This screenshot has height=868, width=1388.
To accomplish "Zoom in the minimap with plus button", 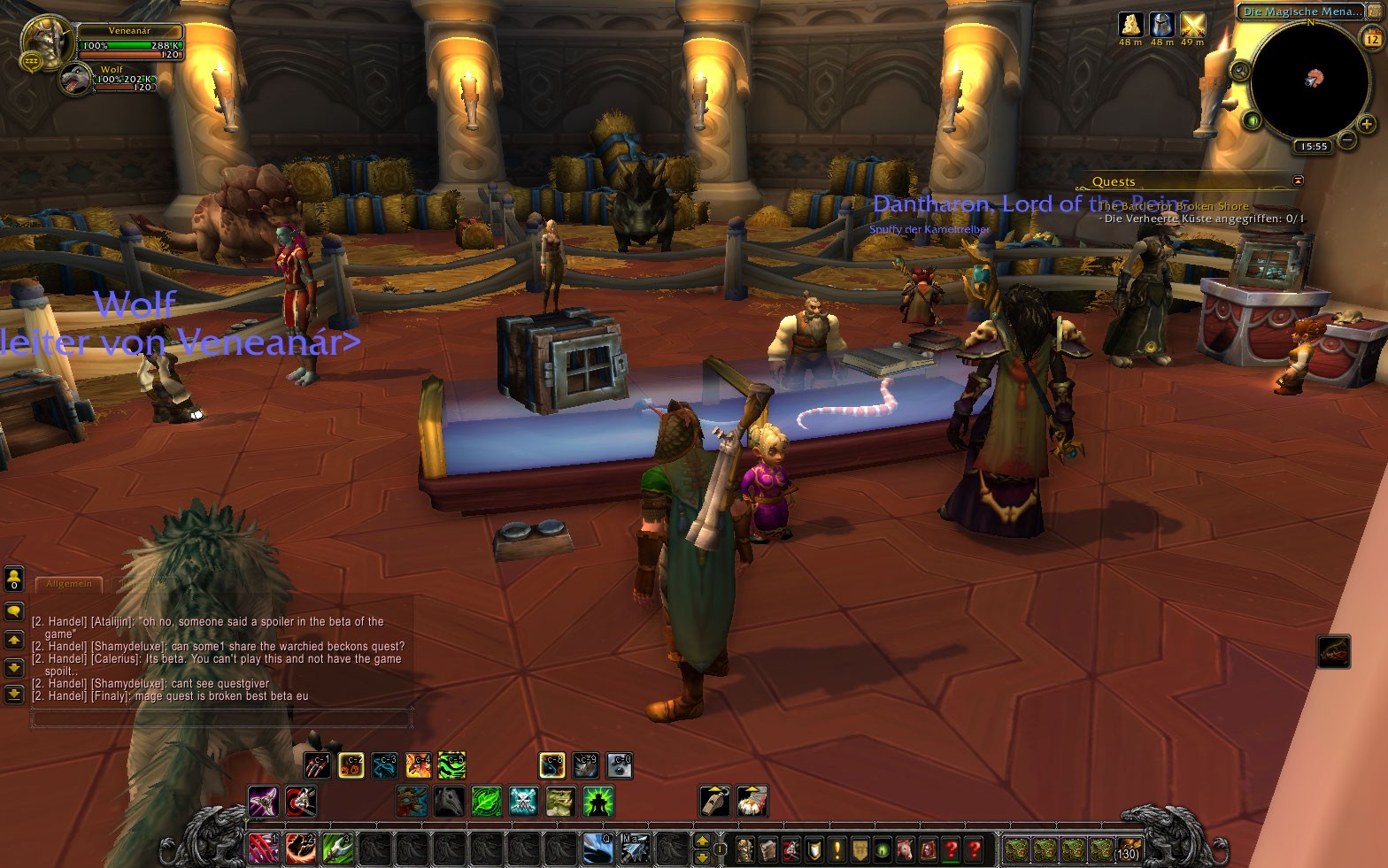I will pyautogui.click(x=1367, y=125).
